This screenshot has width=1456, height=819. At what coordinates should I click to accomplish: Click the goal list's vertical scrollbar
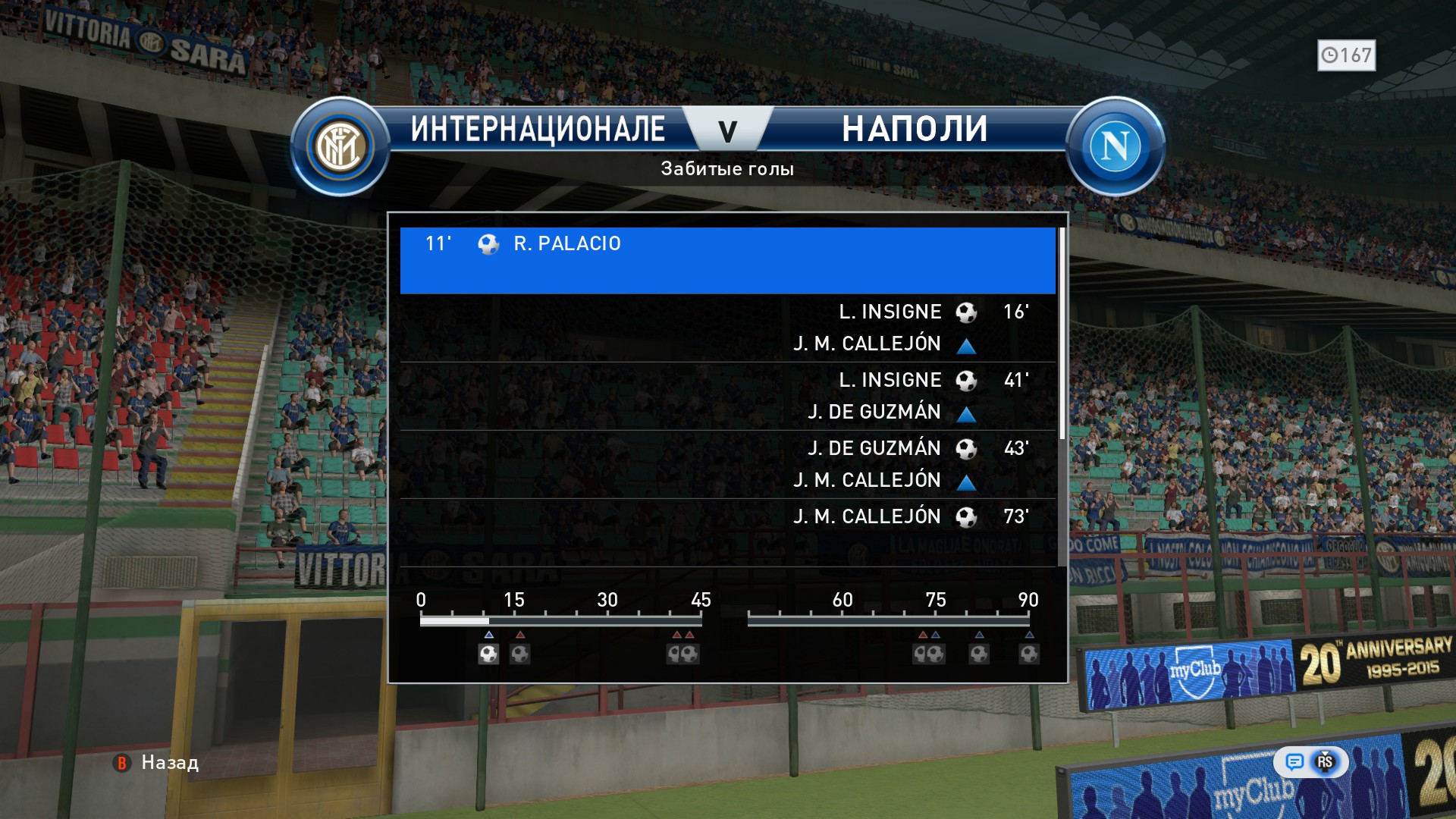pyautogui.click(x=1062, y=334)
